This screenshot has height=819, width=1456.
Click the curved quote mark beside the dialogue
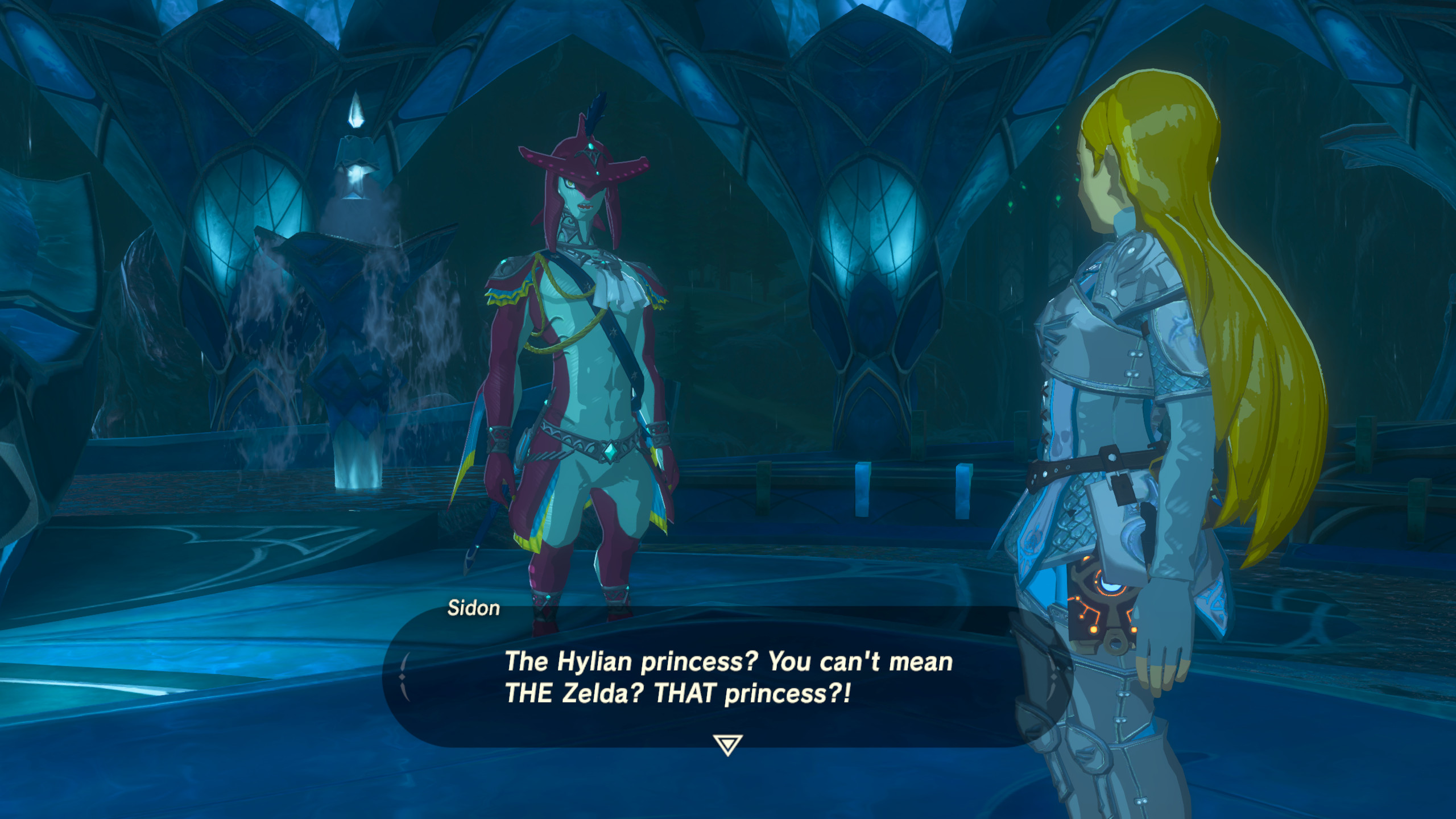[405, 677]
